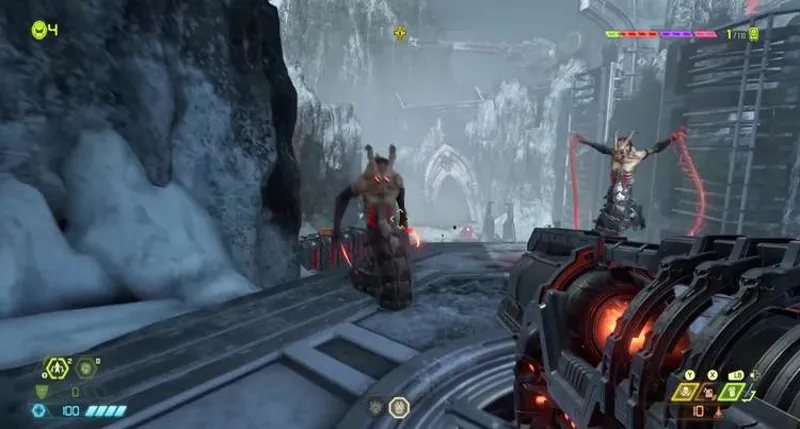Click the extra lives helmet icon
The height and width of the screenshot is (429, 800).
39,29
